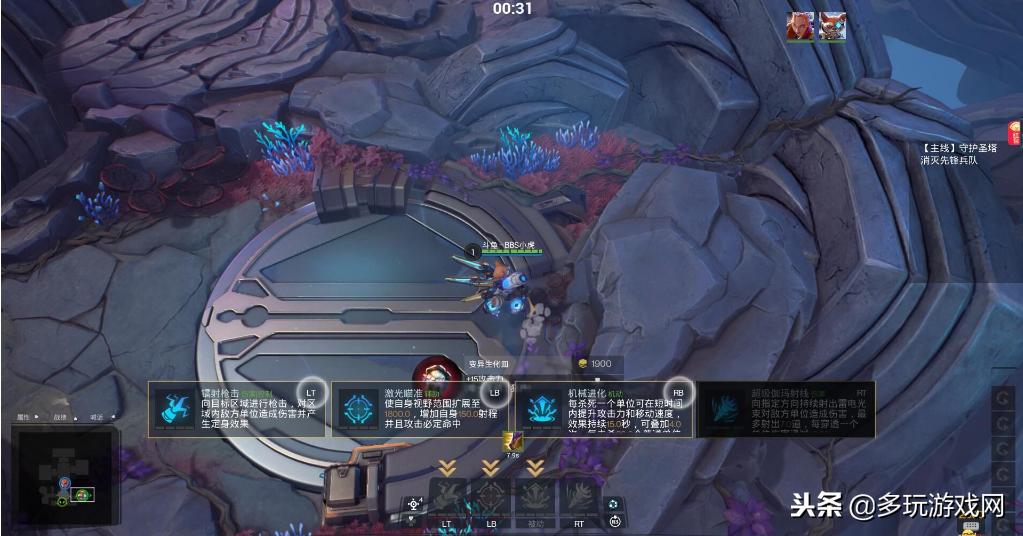
Task: Click the yellow buff icon above skill bar
Action: 512,441
